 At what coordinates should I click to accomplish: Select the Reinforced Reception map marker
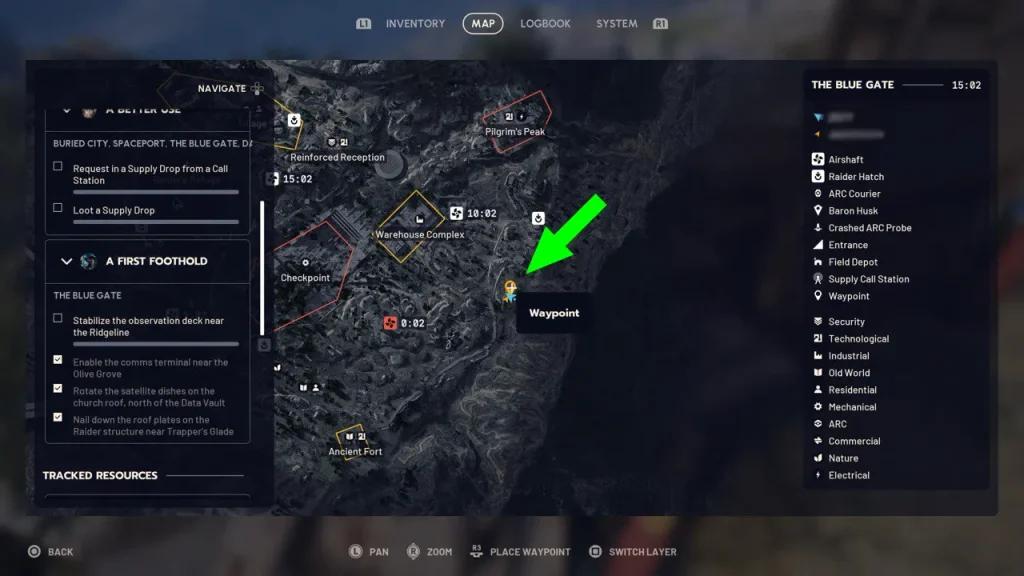(x=337, y=157)
